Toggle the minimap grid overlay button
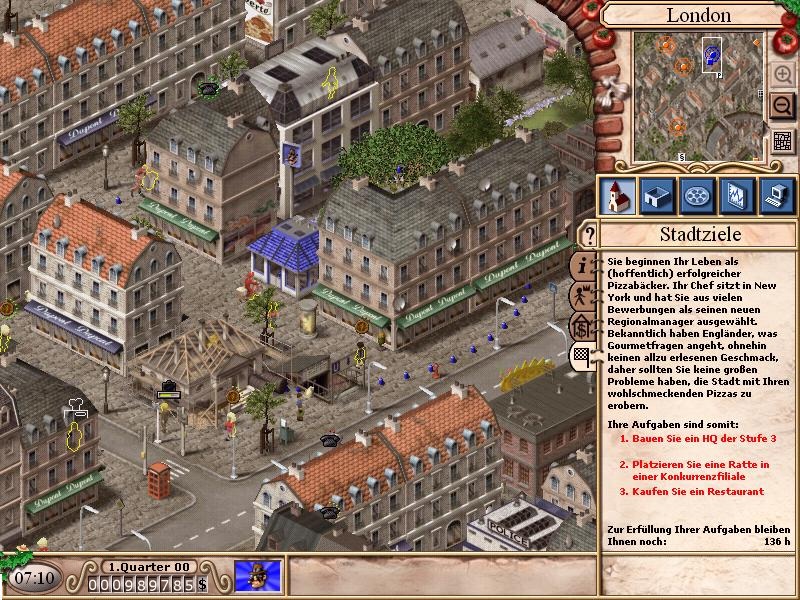800x600 pixels. (x=783, y=141)
